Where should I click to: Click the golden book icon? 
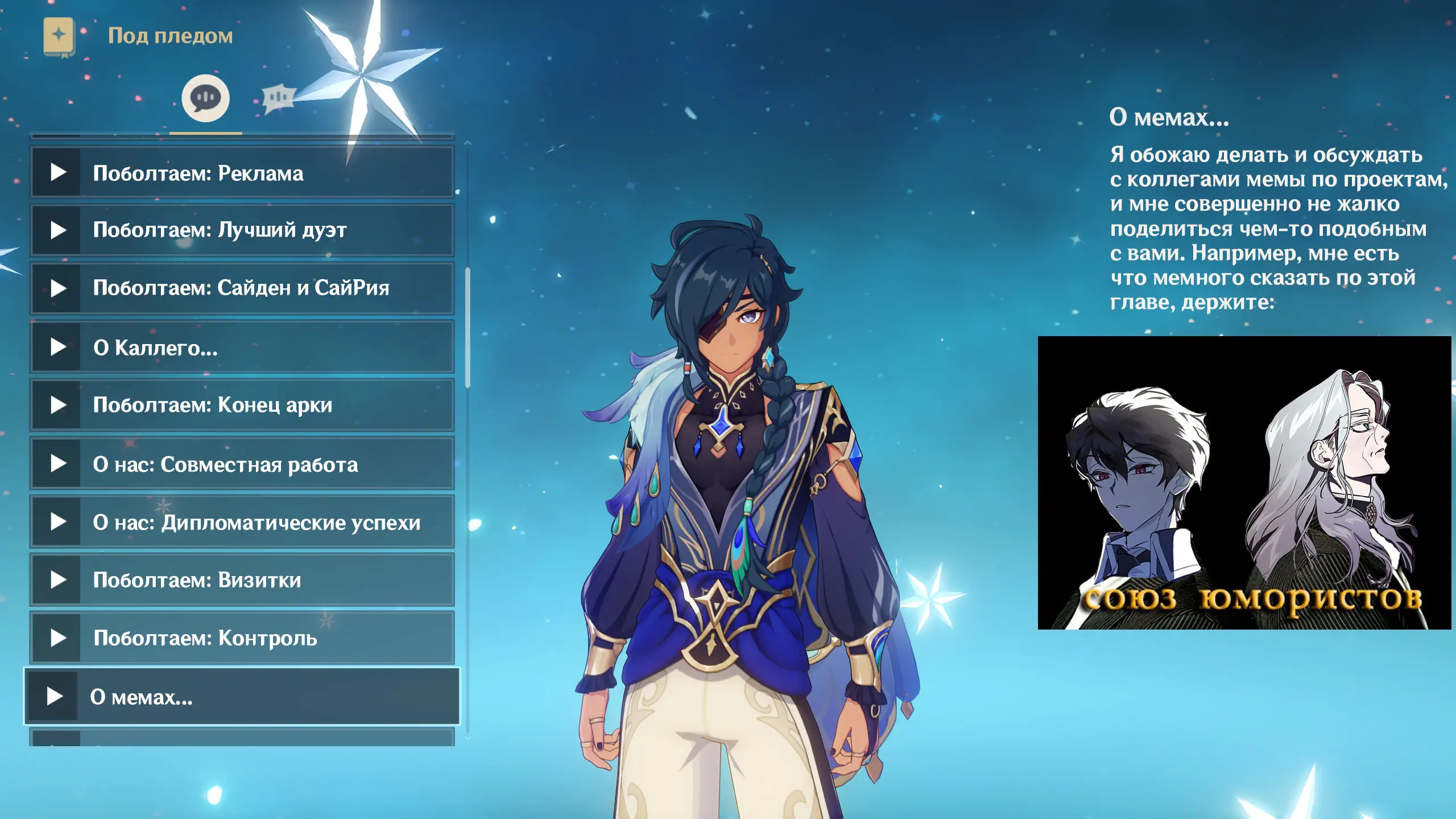pos(59,36)
